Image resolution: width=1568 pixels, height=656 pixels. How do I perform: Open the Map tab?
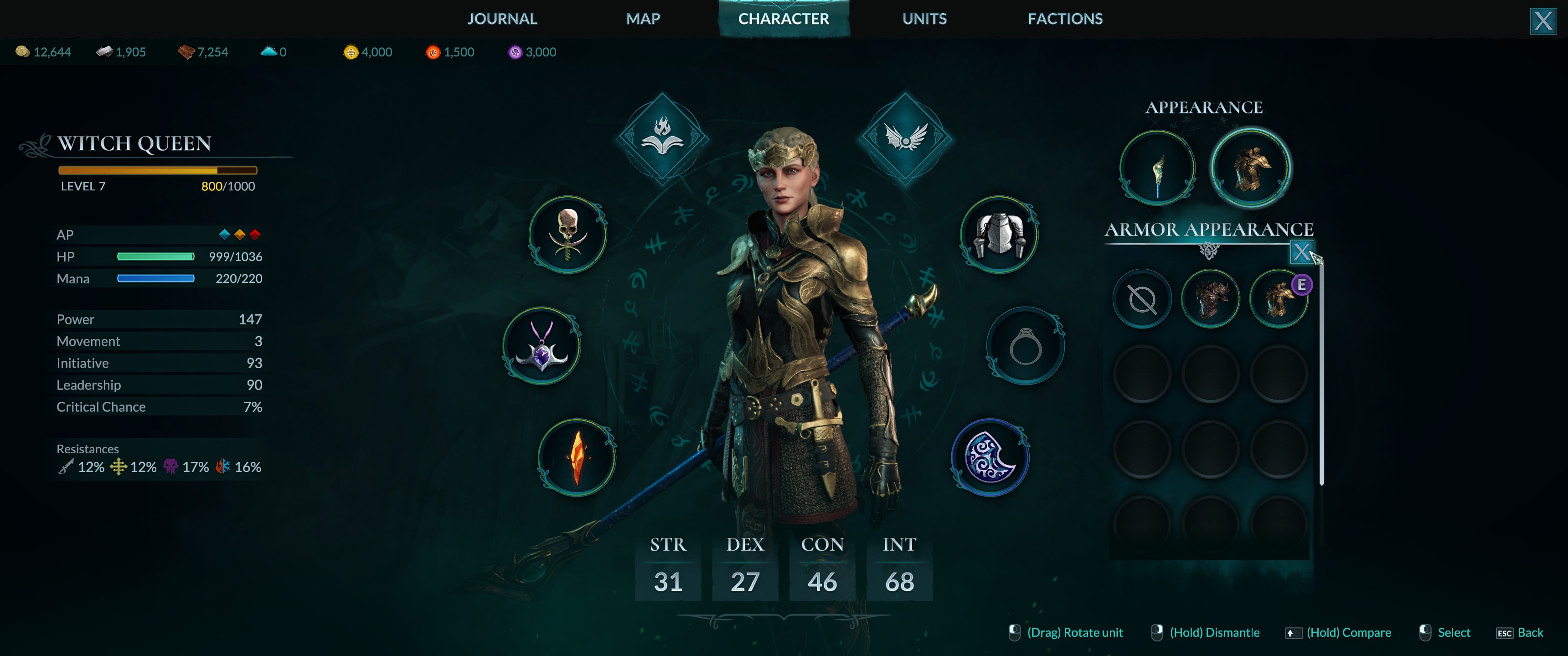click(x=643, y=19)
